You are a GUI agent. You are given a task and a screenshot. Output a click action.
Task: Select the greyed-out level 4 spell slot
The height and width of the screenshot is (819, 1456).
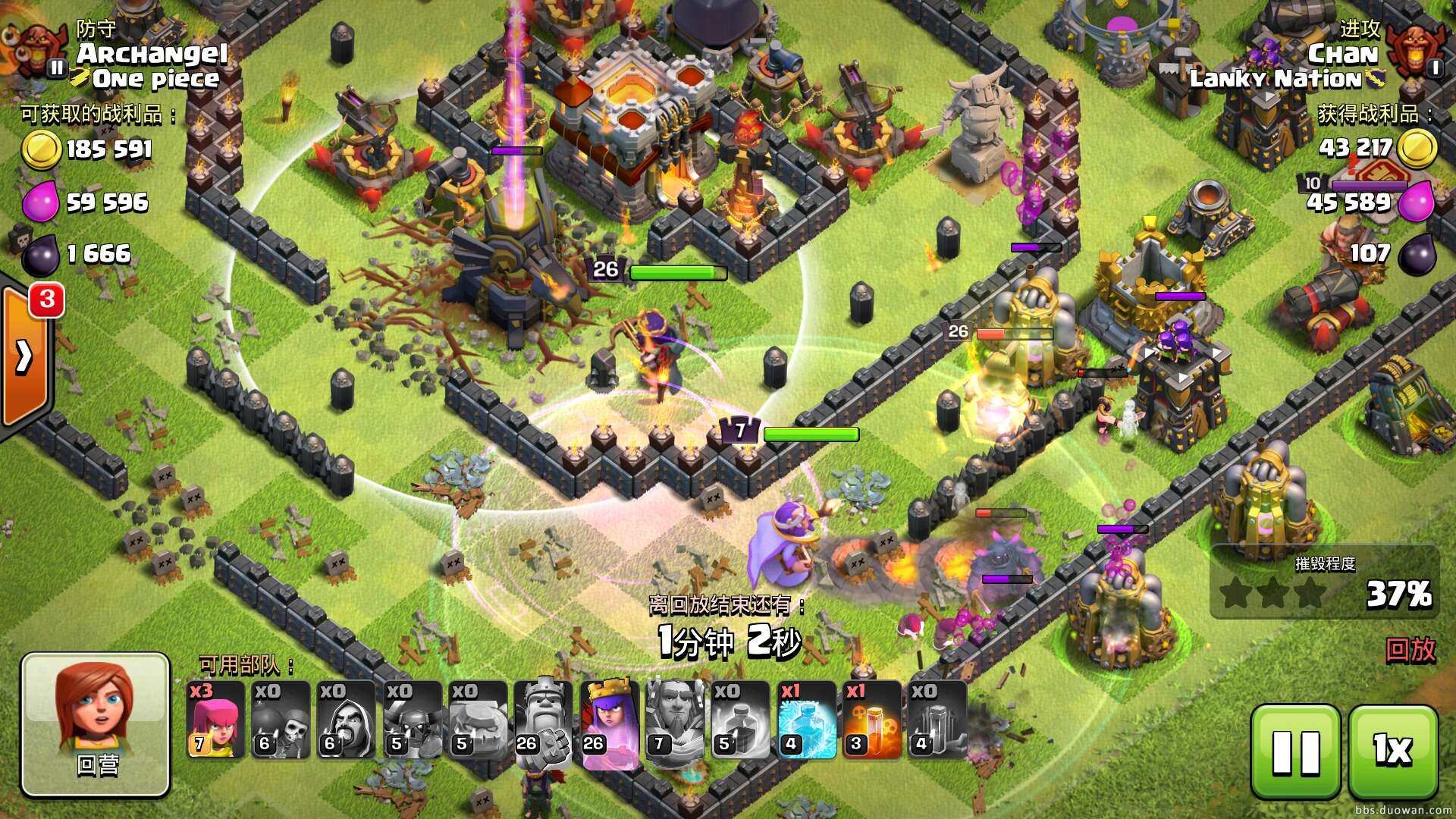click(937, 720)
